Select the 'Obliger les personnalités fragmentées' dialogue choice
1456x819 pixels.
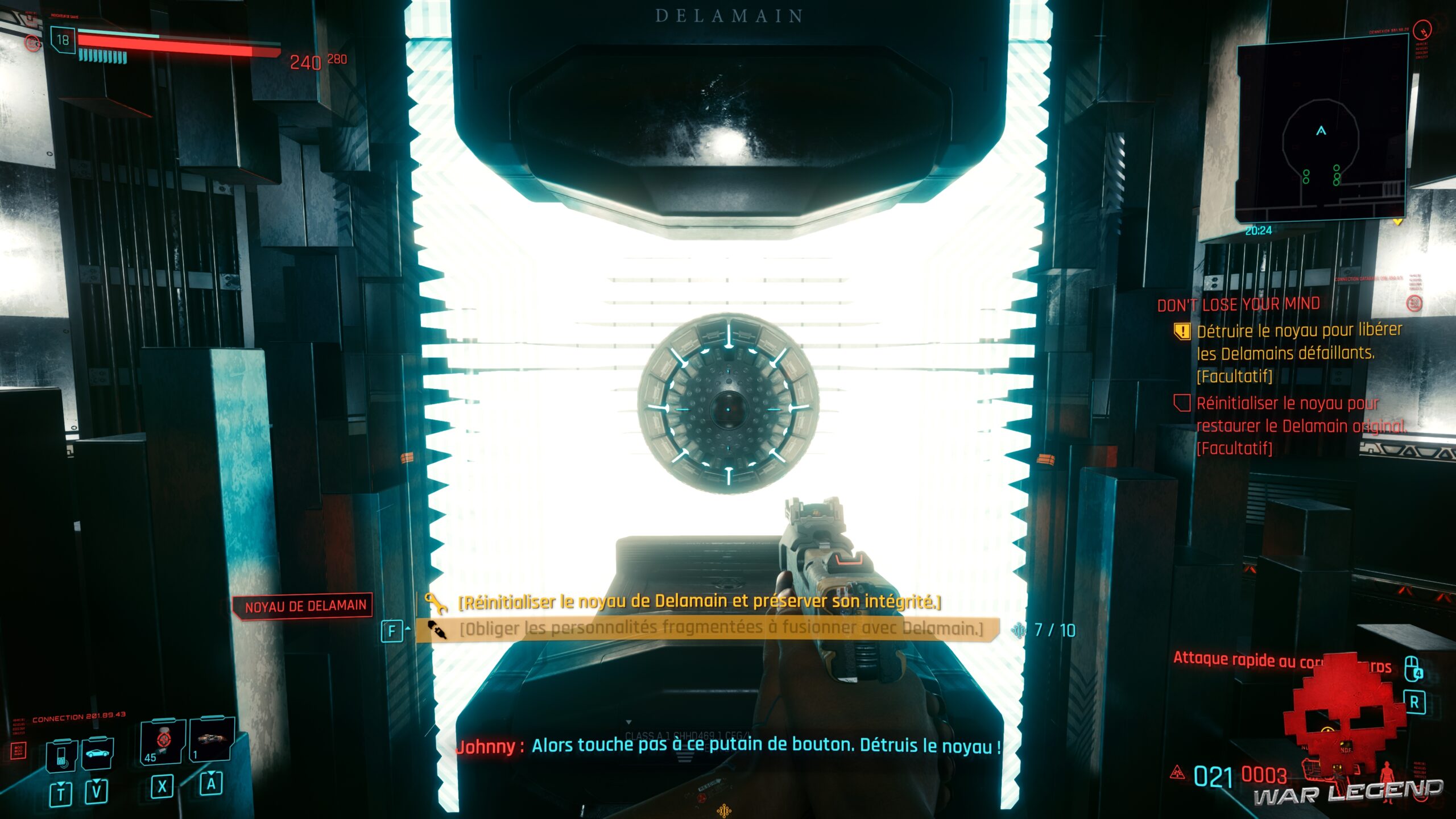(x=700, y=628)
